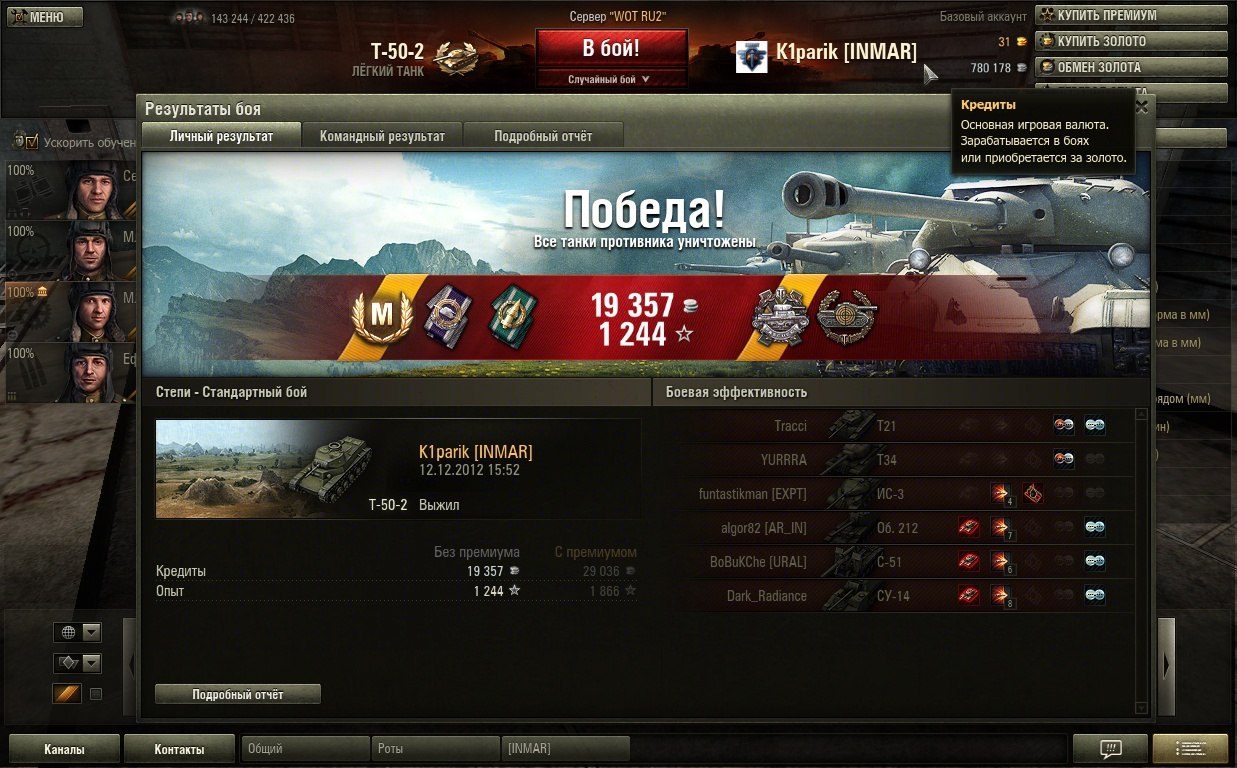Click the K1parik [INMAR] player name
The width and height of the screenshot is (1237, 768).
[845, 52]
